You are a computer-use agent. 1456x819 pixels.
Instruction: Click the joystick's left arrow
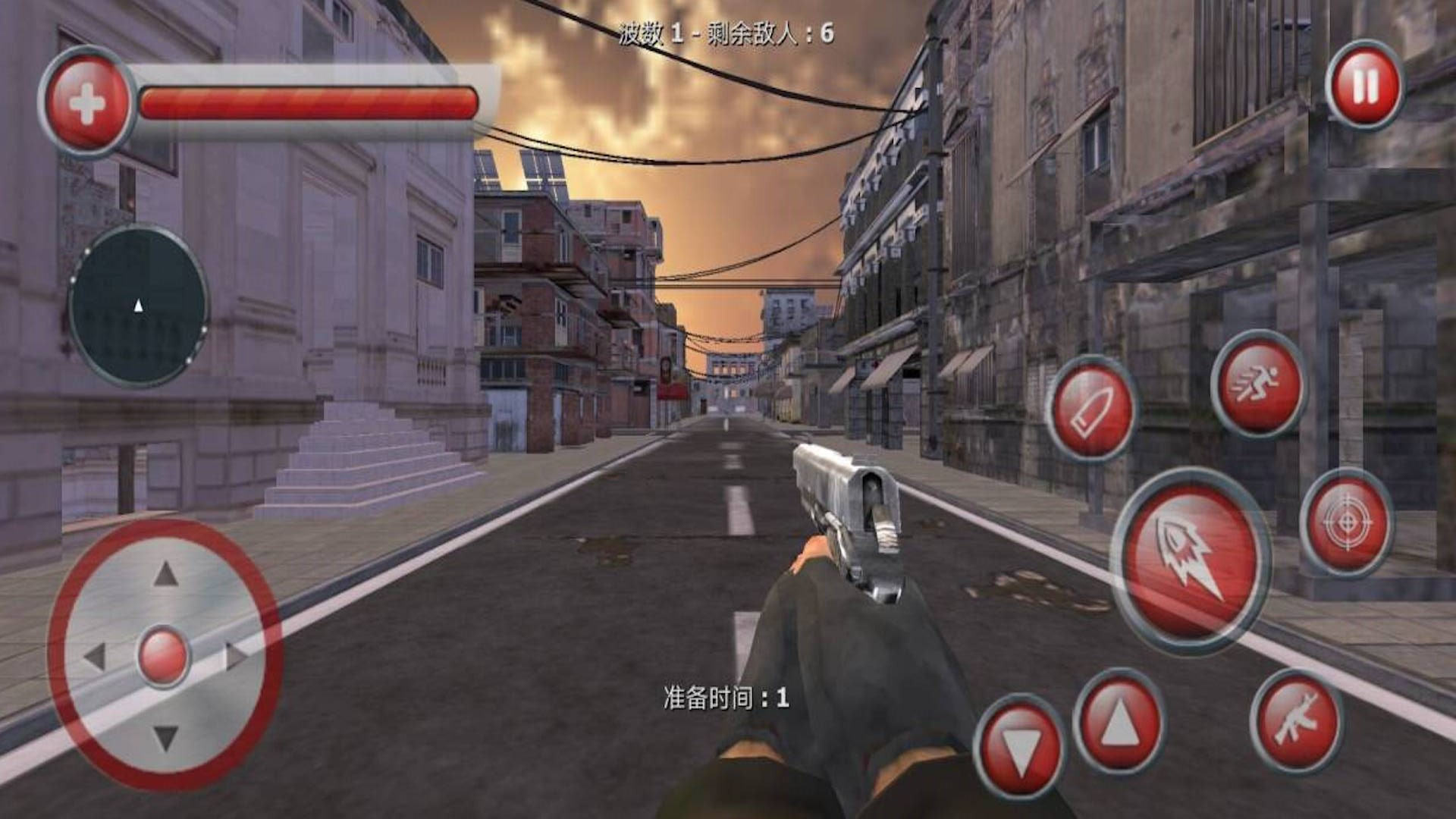pos(94,656)
